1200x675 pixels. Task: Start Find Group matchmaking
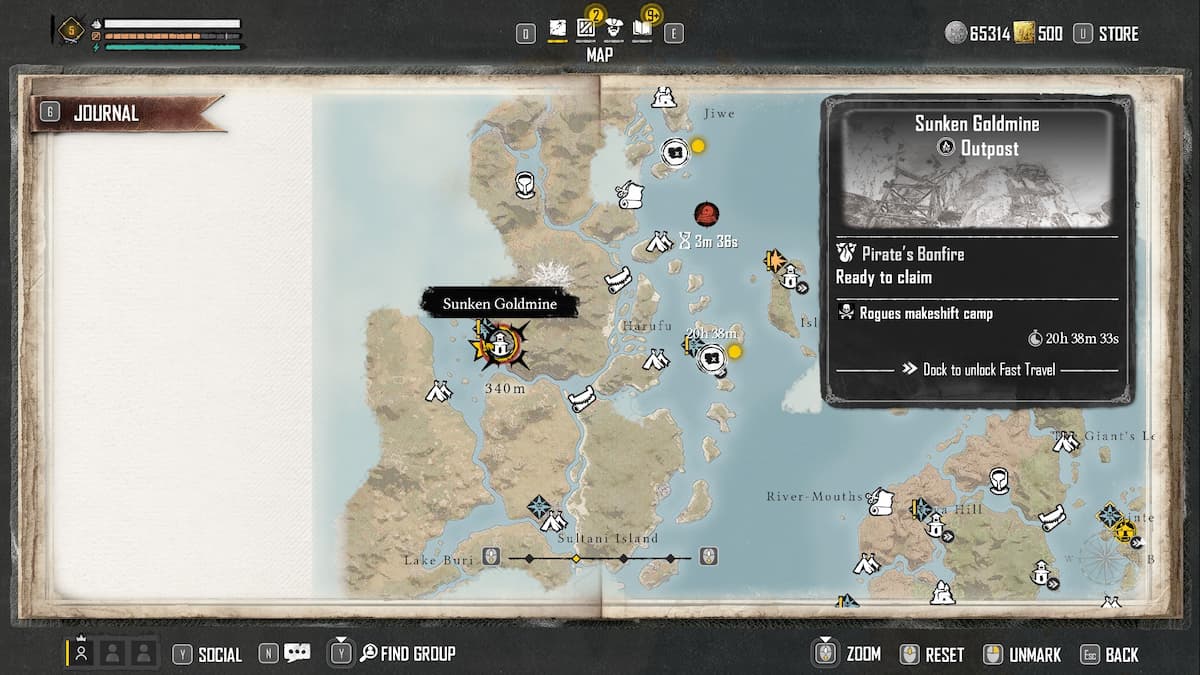(417, 654)
